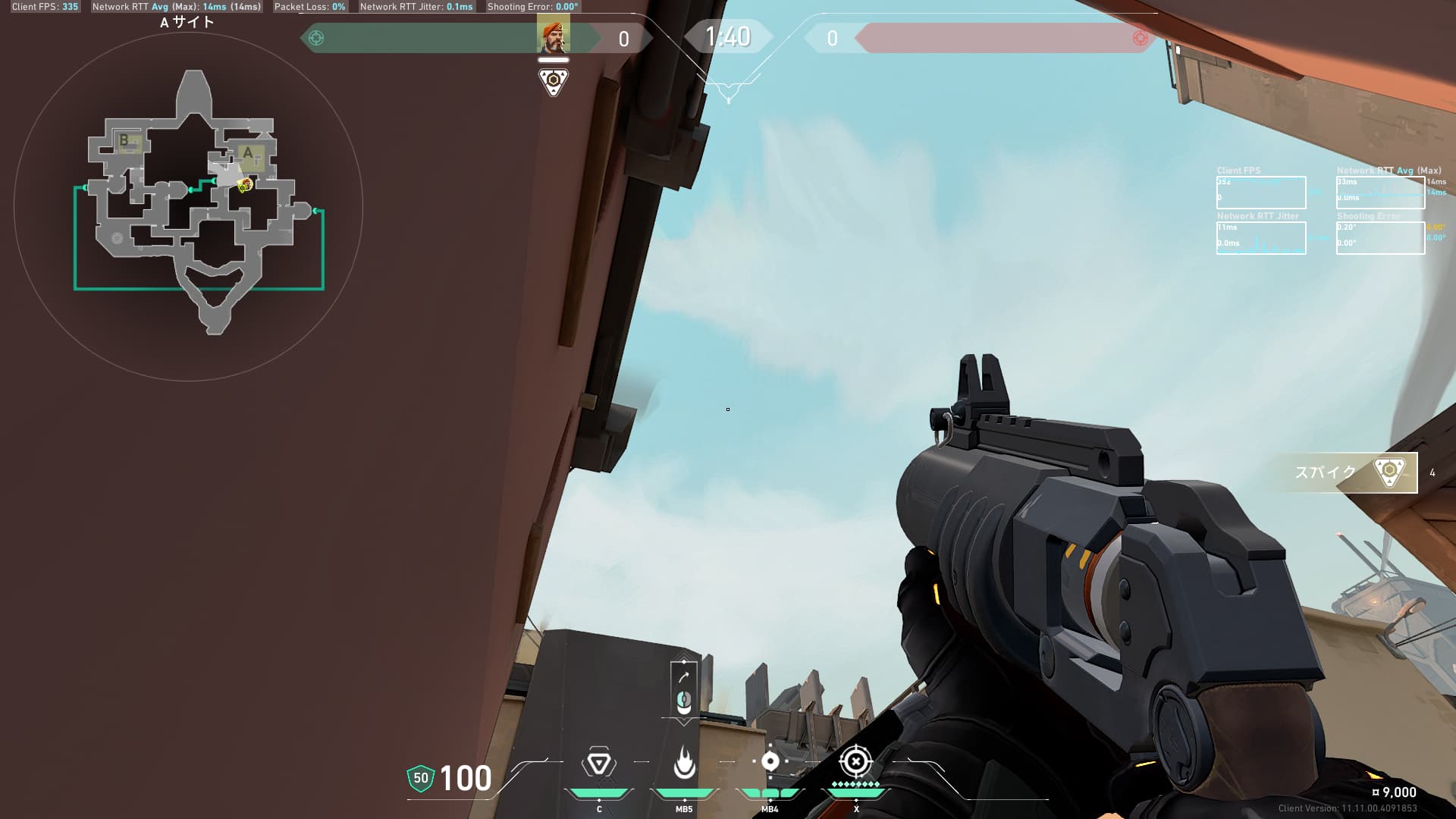Click the green attacker team emblem
The image size is (1456, 819).
316,38
